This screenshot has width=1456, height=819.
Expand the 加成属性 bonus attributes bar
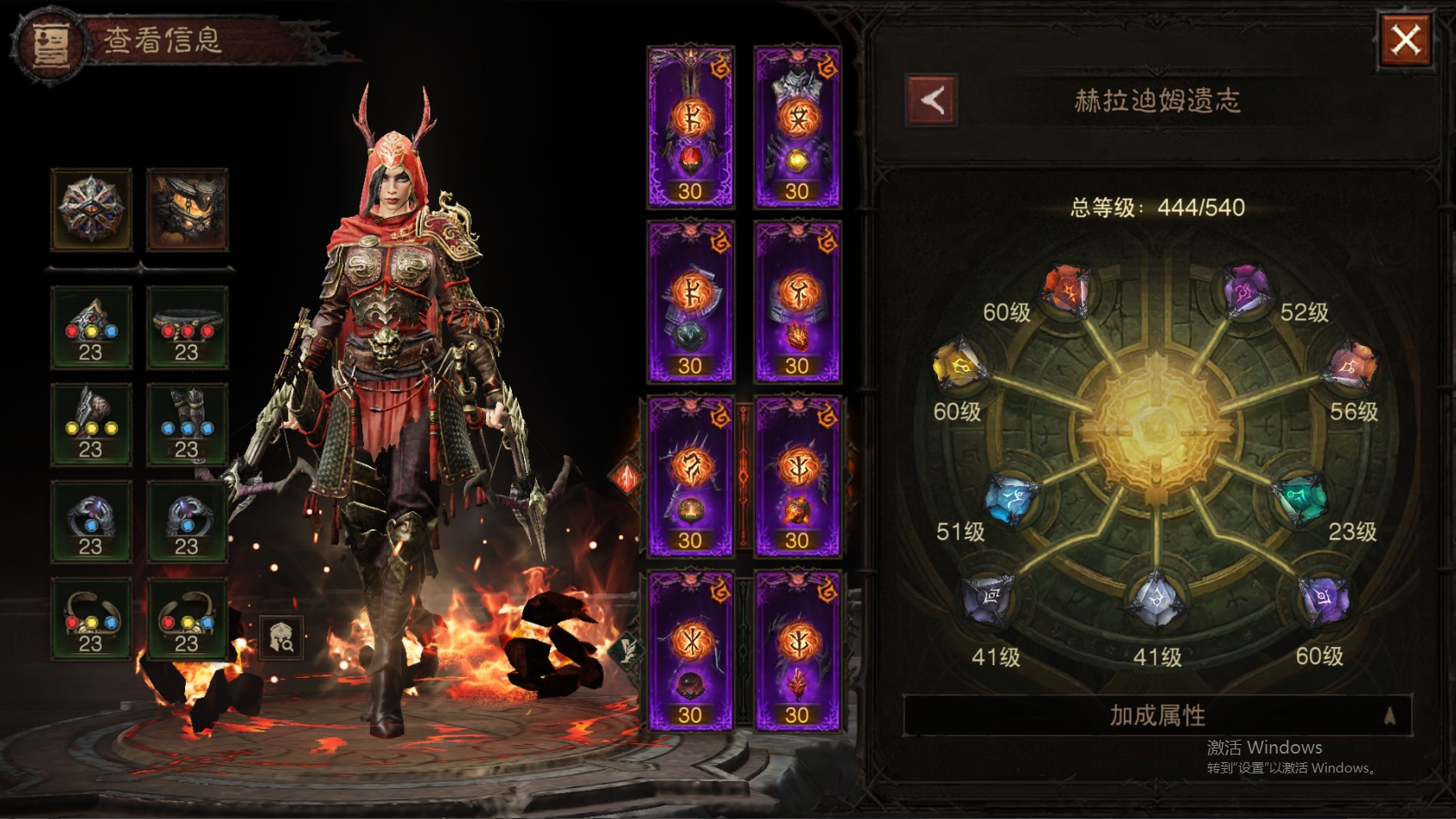pyautogui.click(x=1157, y=715)
